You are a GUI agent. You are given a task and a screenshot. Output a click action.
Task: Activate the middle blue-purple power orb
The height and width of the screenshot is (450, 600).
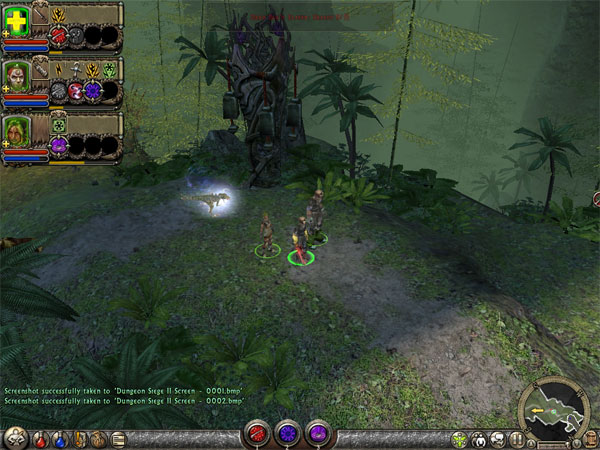coord(288,435)
